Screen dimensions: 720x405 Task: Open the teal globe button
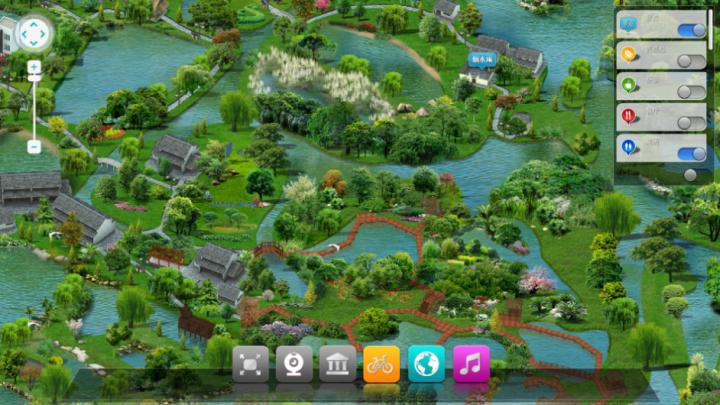(426, 364)
